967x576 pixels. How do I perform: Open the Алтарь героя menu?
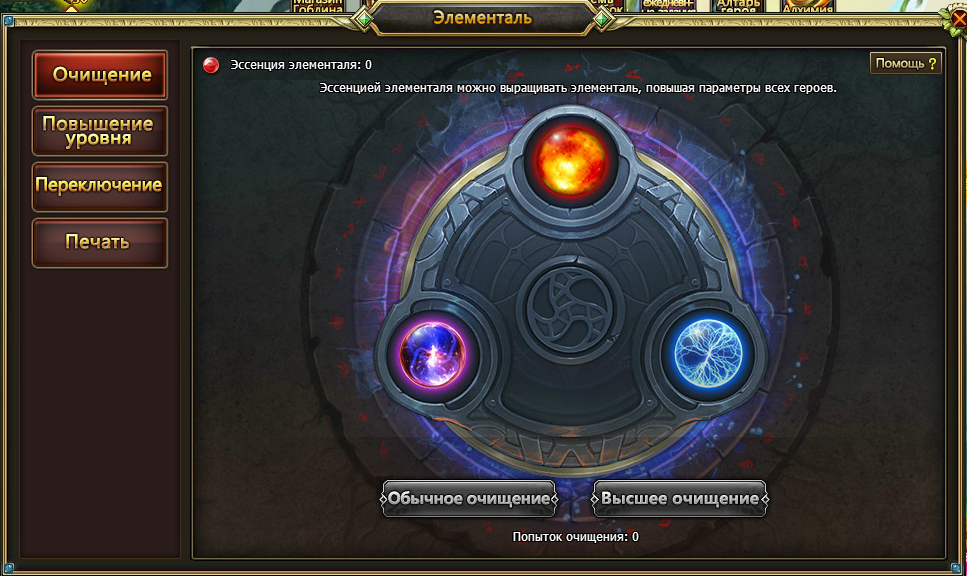click(738, 6)
